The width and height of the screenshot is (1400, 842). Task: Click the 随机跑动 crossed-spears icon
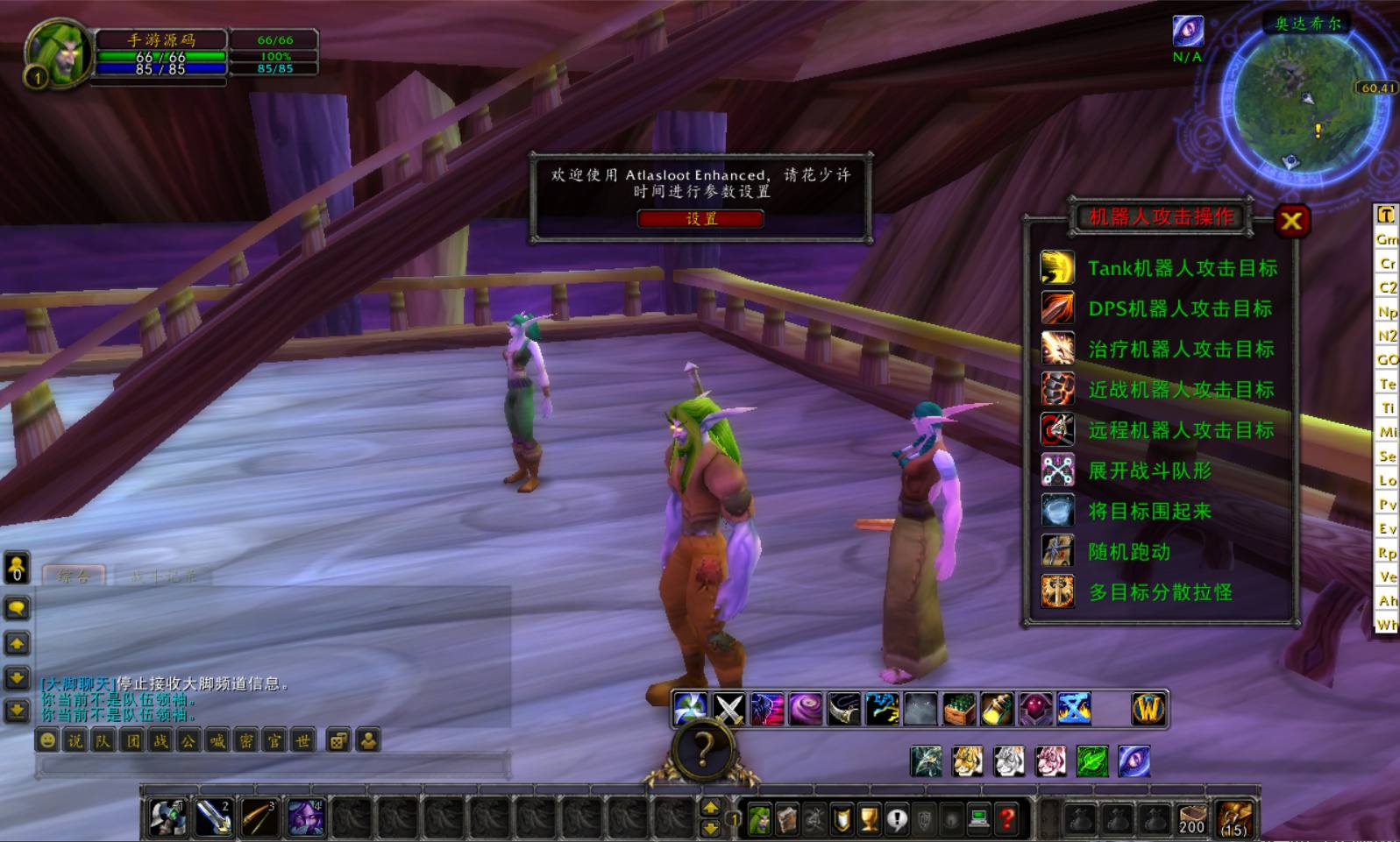[1058, 552]
